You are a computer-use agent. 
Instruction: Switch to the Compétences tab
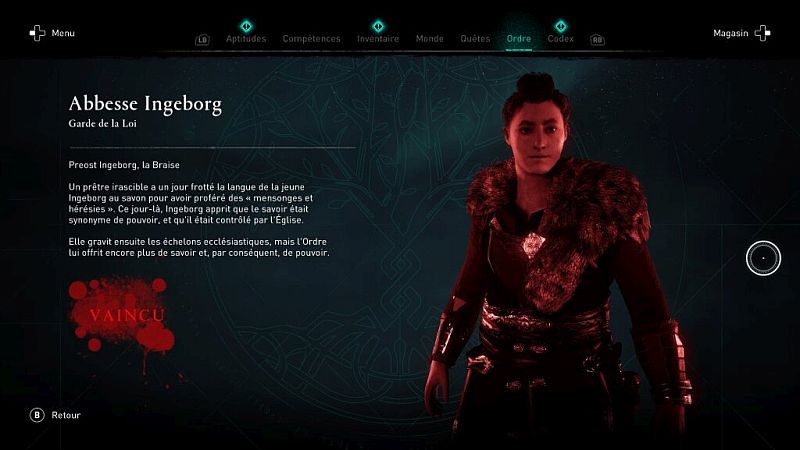pos(311,39)
